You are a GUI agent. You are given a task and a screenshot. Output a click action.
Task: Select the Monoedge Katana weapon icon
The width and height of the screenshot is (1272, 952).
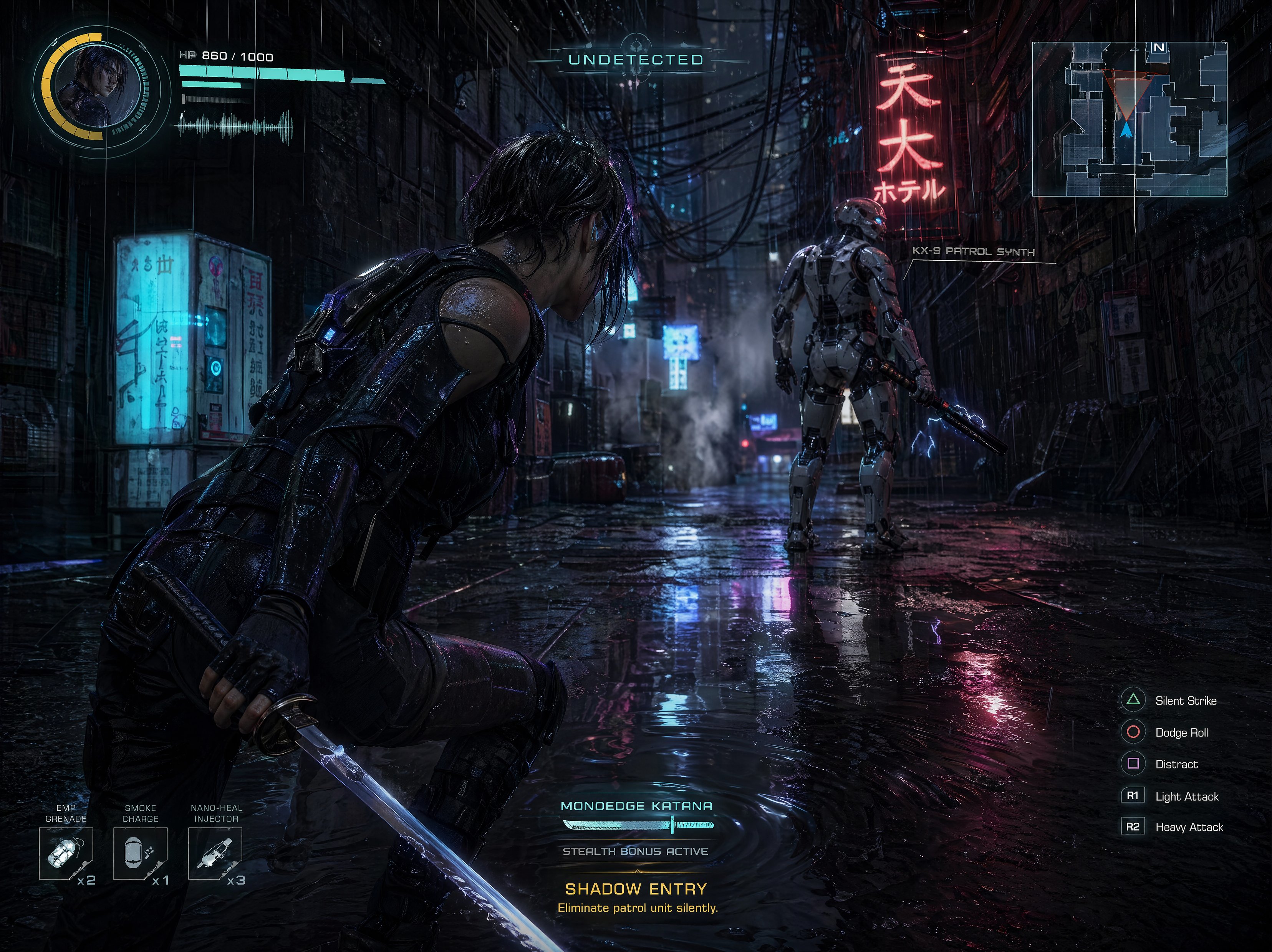[x=638, y=826]
